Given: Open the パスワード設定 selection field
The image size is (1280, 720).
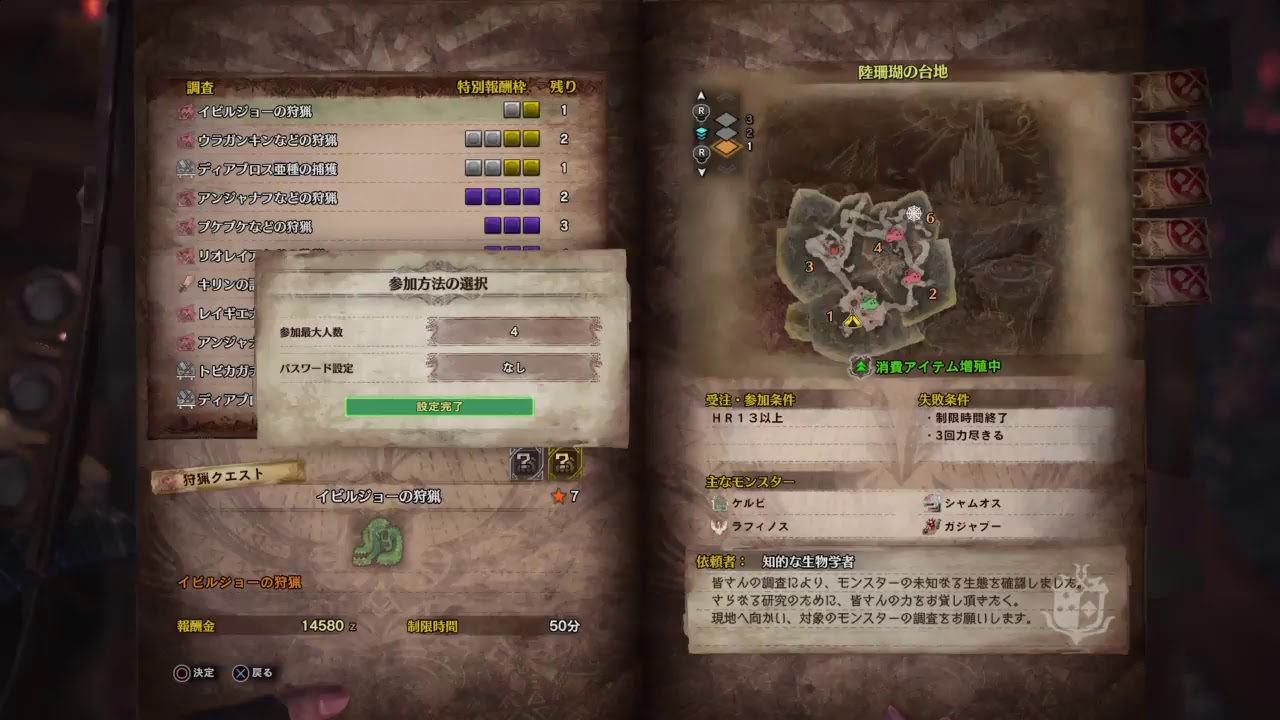Looking at the screenshot, I should [x=512, y=368].
